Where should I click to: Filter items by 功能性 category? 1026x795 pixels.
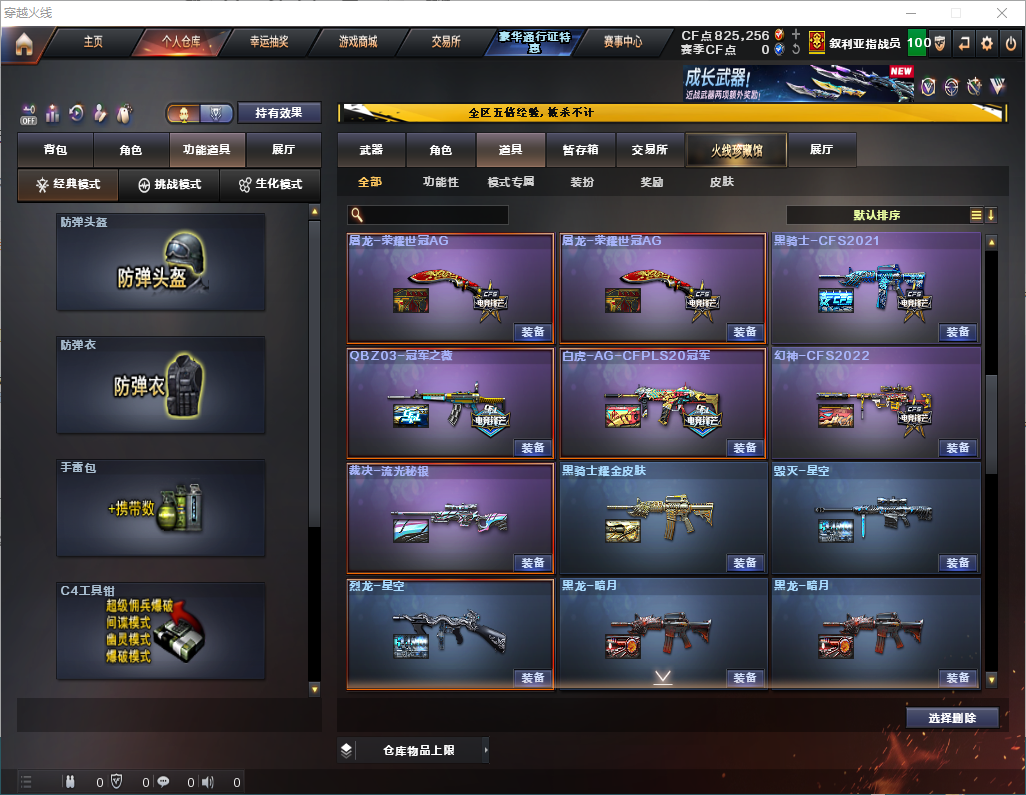(x=440, y=182)
